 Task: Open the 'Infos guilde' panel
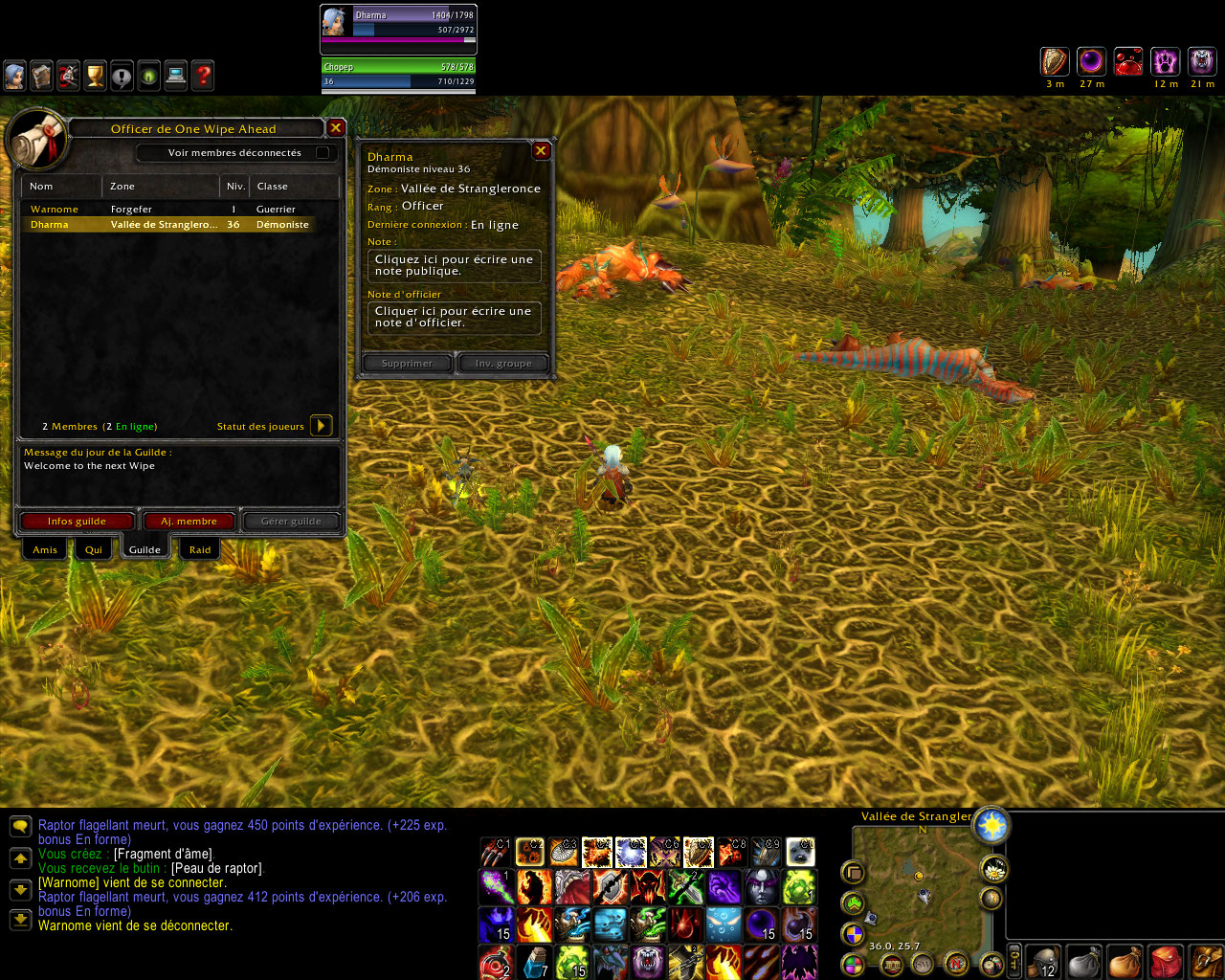[x=77, y=522]
